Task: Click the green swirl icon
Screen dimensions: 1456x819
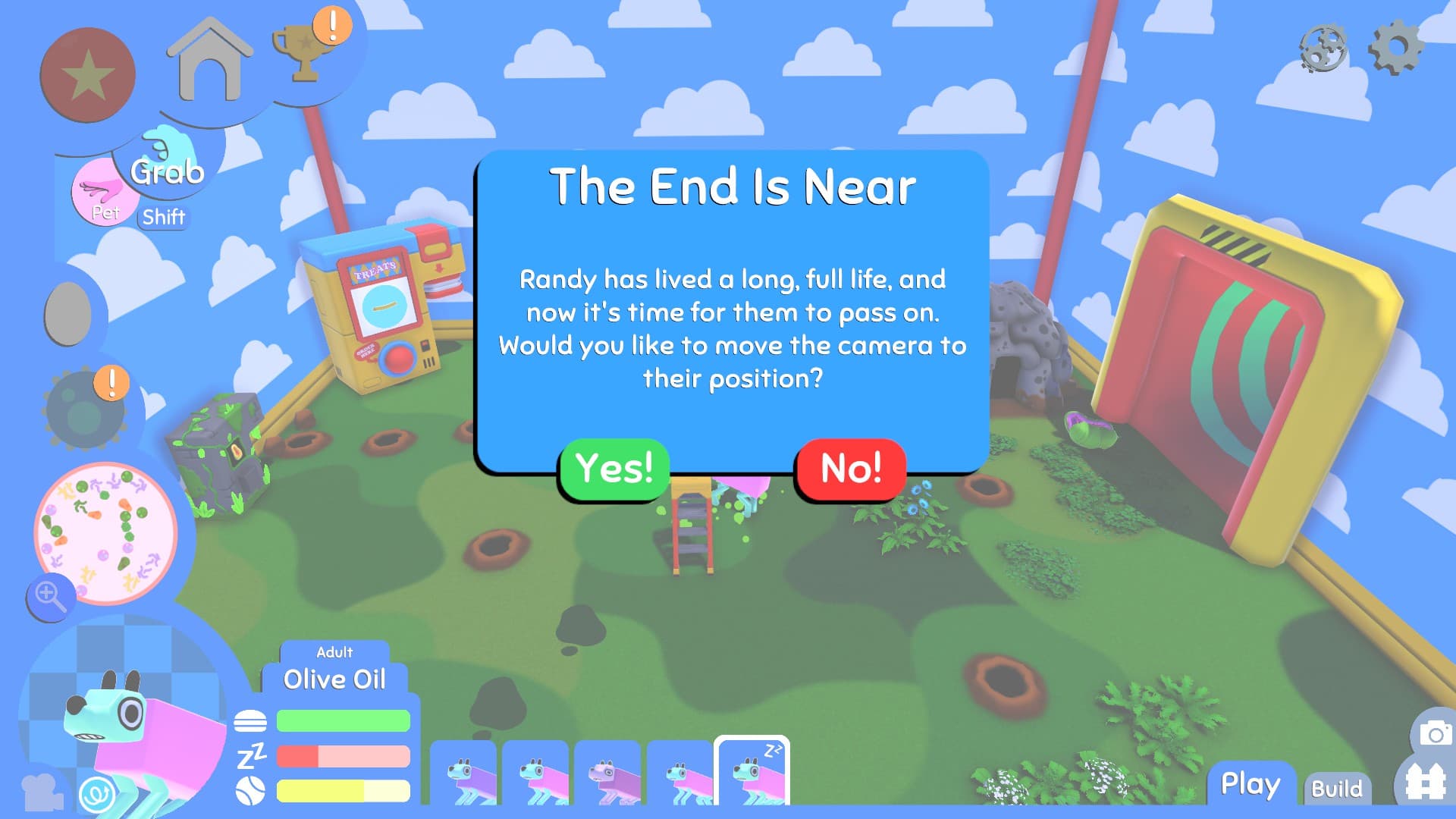Action: pos(98,793)
